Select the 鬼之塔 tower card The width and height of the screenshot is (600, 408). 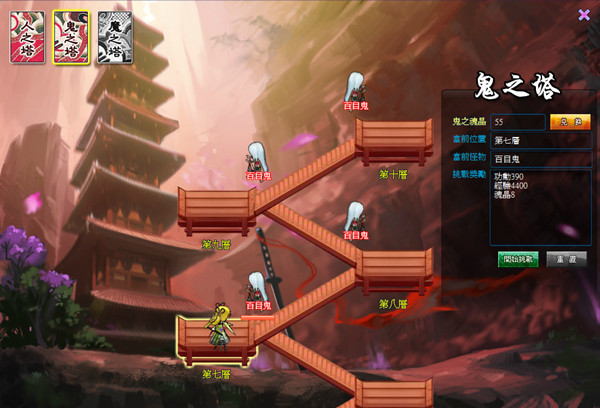tap(71, 38)
